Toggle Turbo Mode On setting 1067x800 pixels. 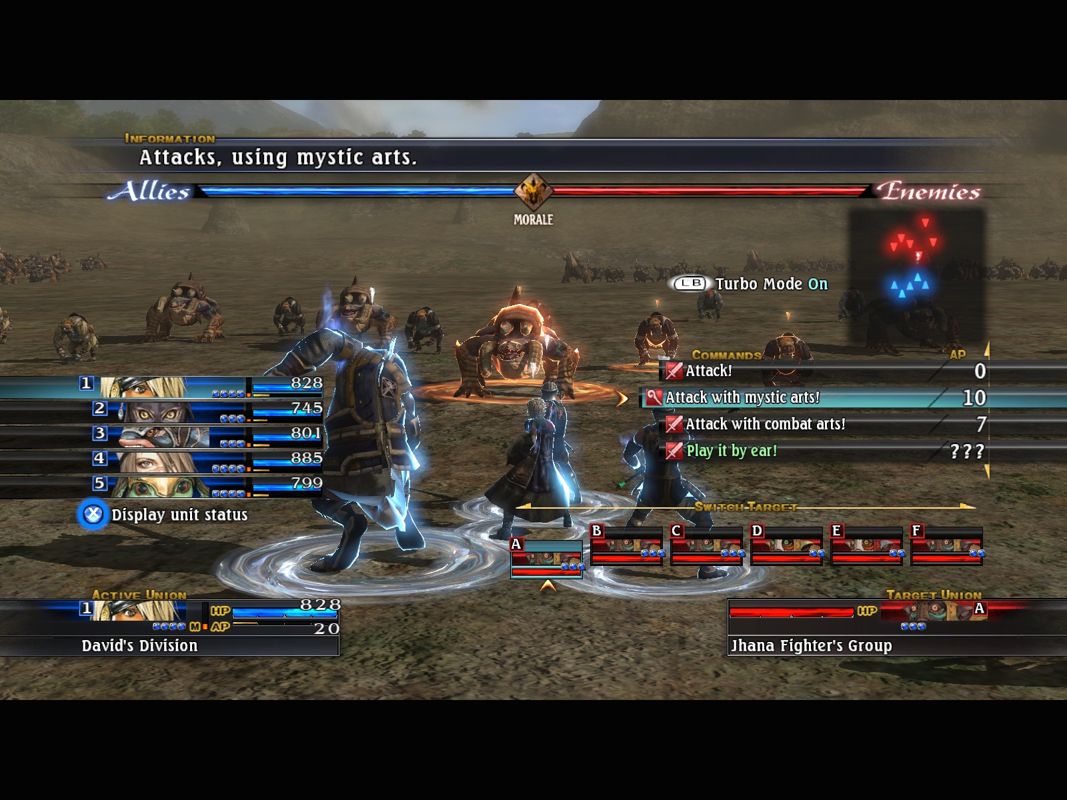coord(750,284)
